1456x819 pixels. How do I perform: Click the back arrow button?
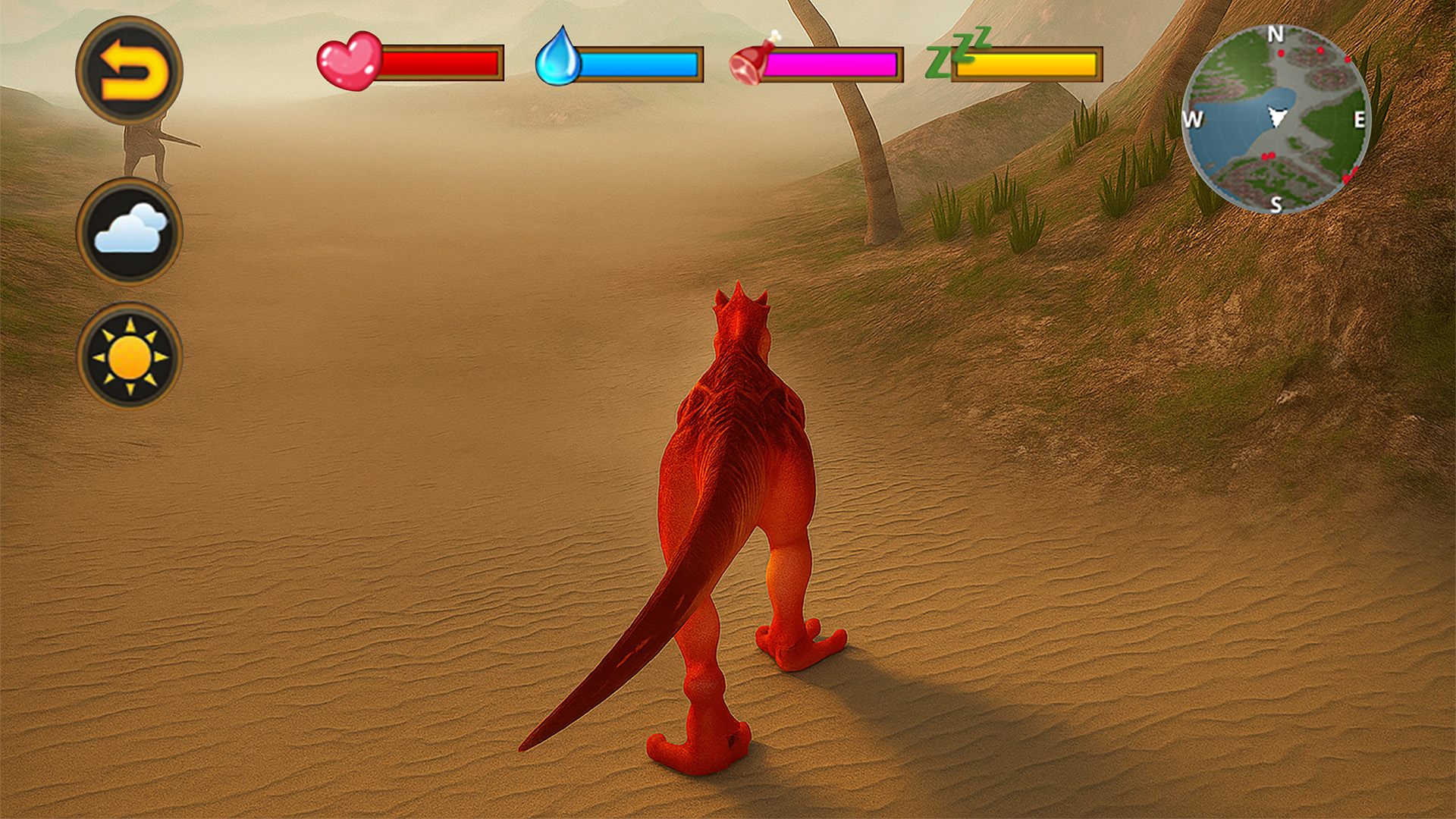[x=130, y=70]
